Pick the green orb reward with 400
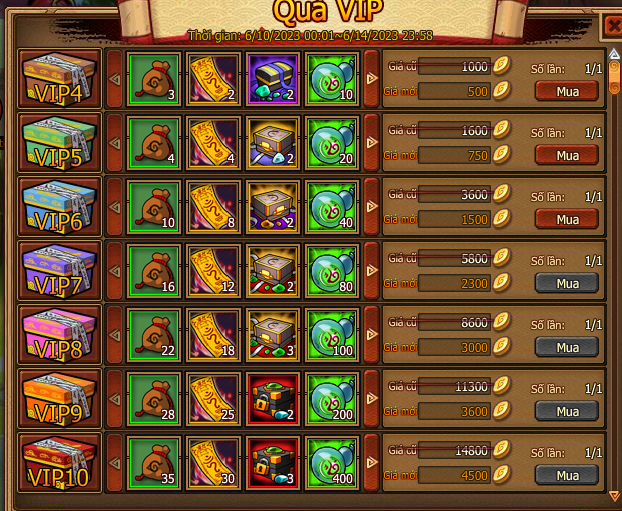Image resolution: width=622 pixels, height=511 pixels. 332,462
